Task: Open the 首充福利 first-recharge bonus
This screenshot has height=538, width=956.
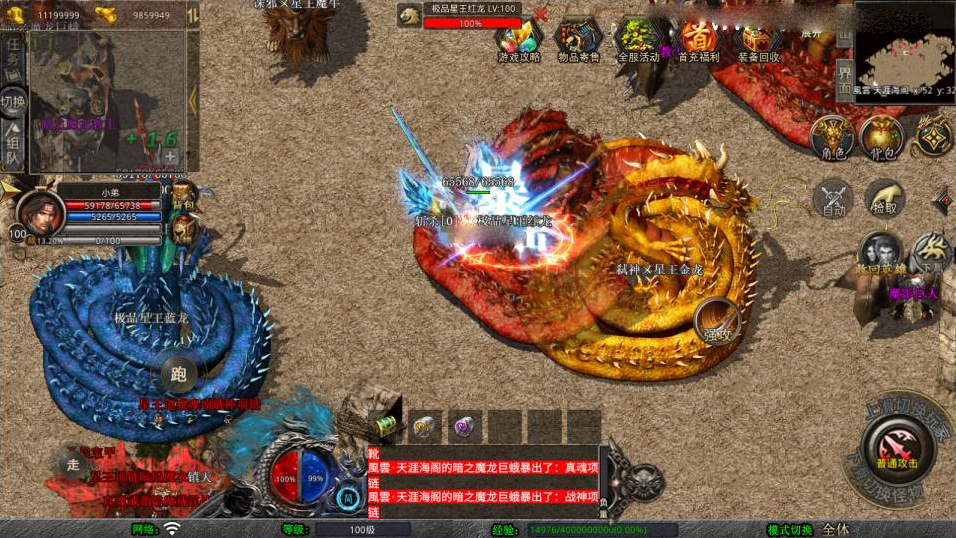Action: [699, 38]
